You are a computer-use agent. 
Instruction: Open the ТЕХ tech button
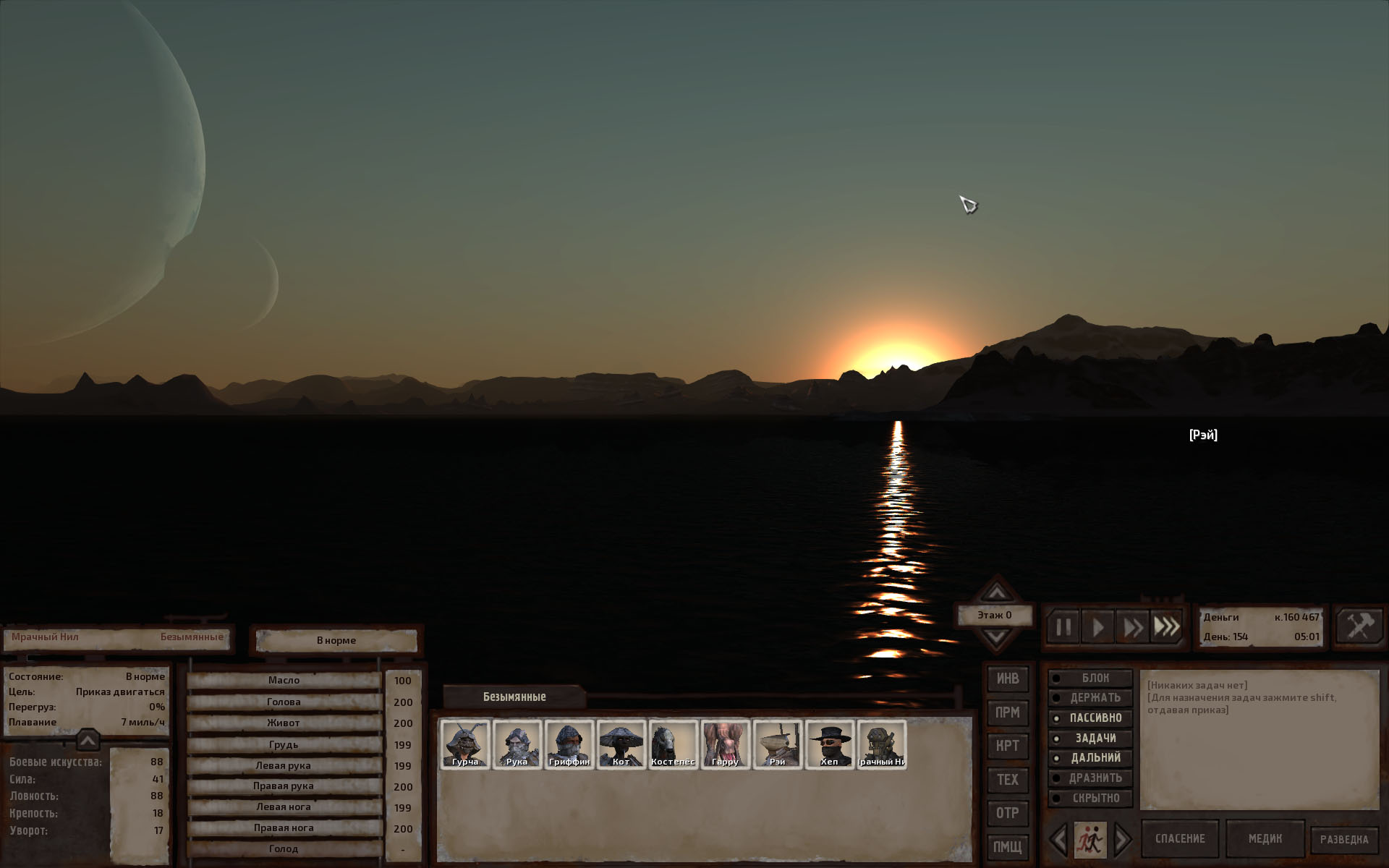(x=1007, y=779)
